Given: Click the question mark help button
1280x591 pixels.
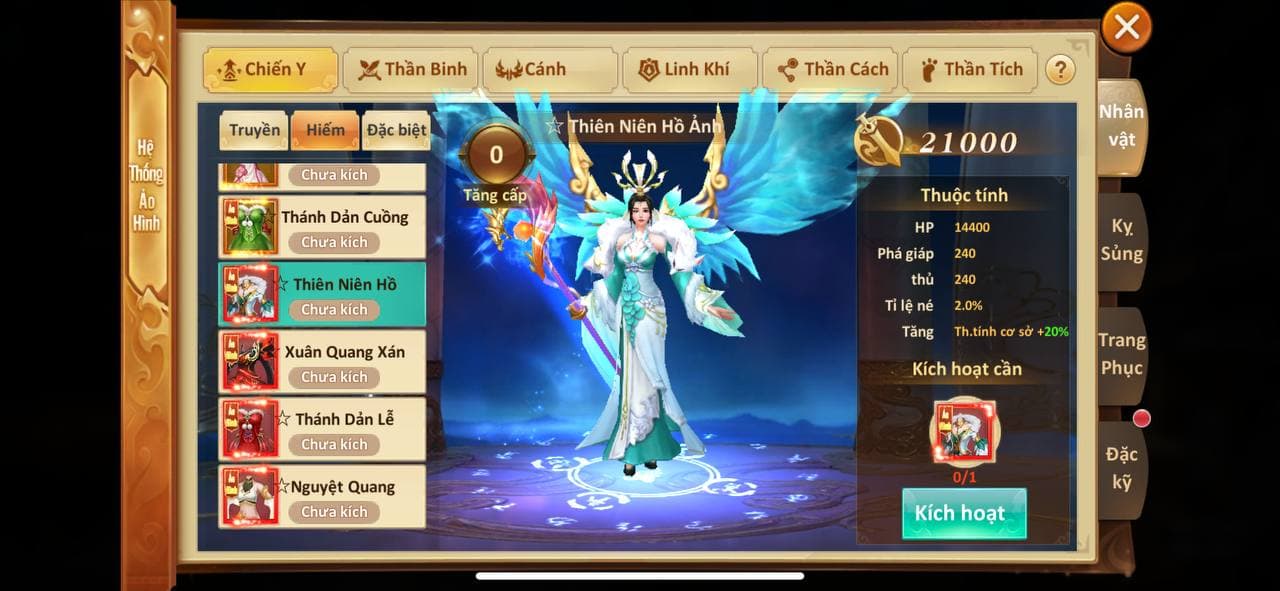Looking at the screenshot, I should pyautogui.click(x=1059, y=70).
